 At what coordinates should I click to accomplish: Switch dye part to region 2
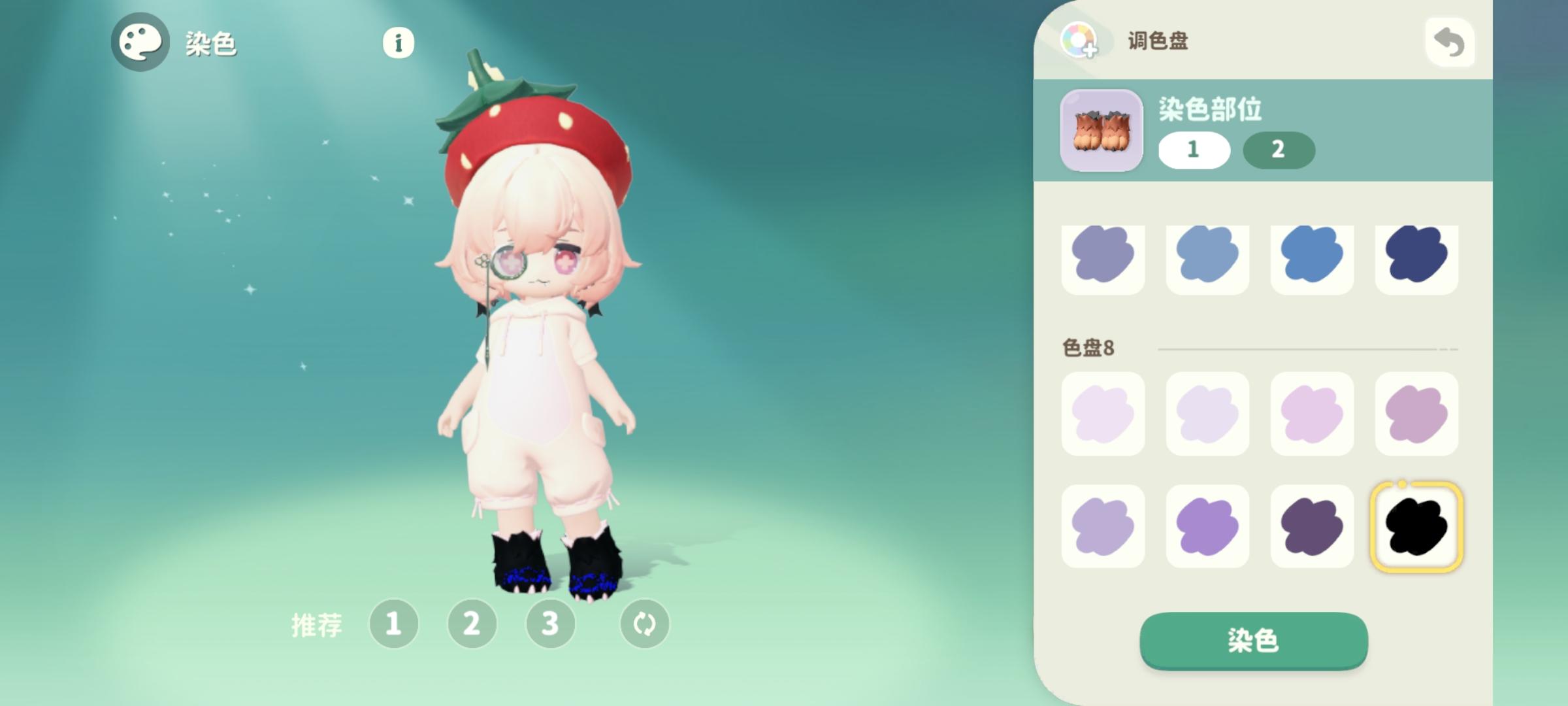(1279, 150)
